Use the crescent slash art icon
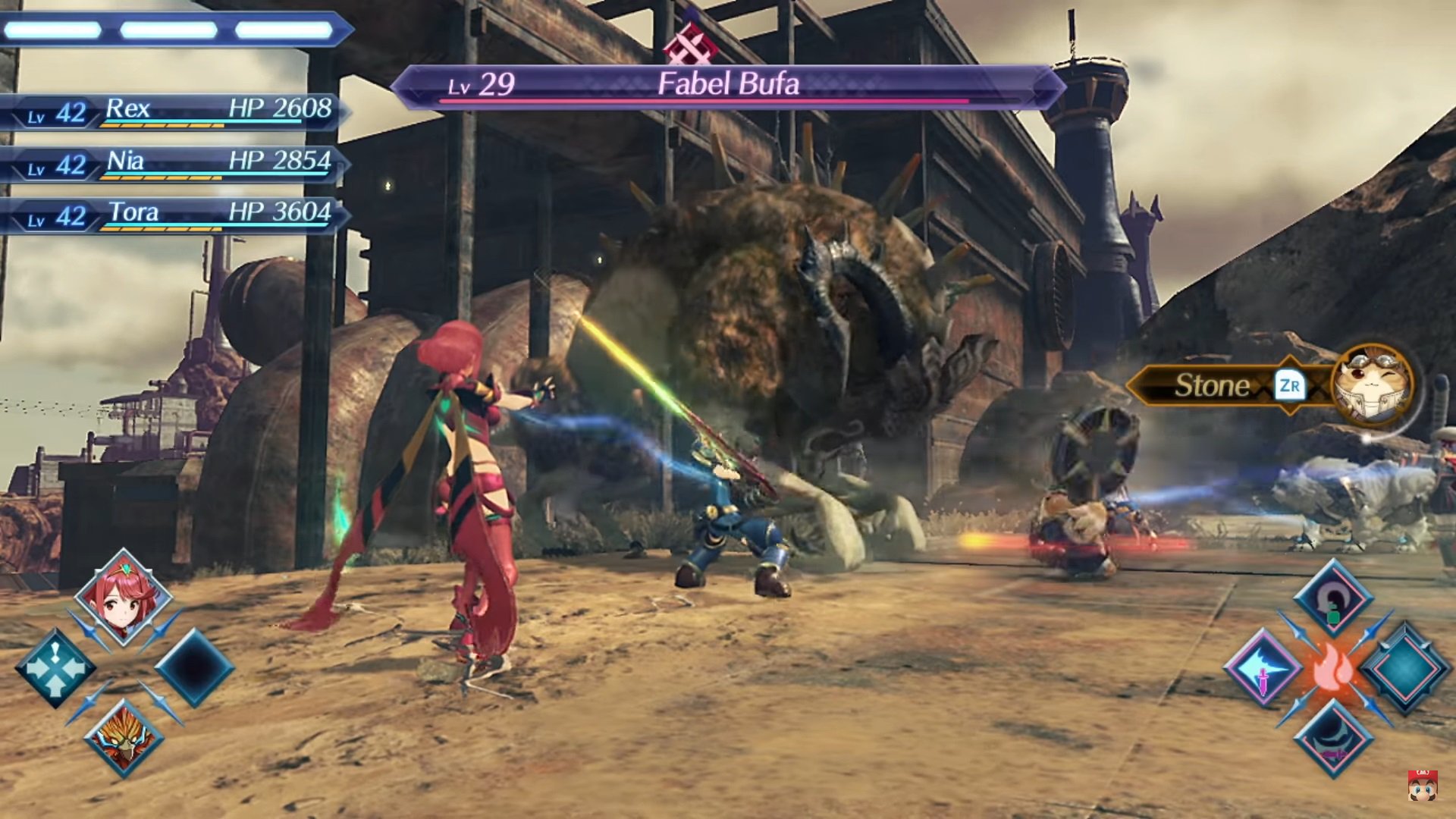Viewport: 1456px width, 819px height. pyautogui.click(x=1333, y=738)
